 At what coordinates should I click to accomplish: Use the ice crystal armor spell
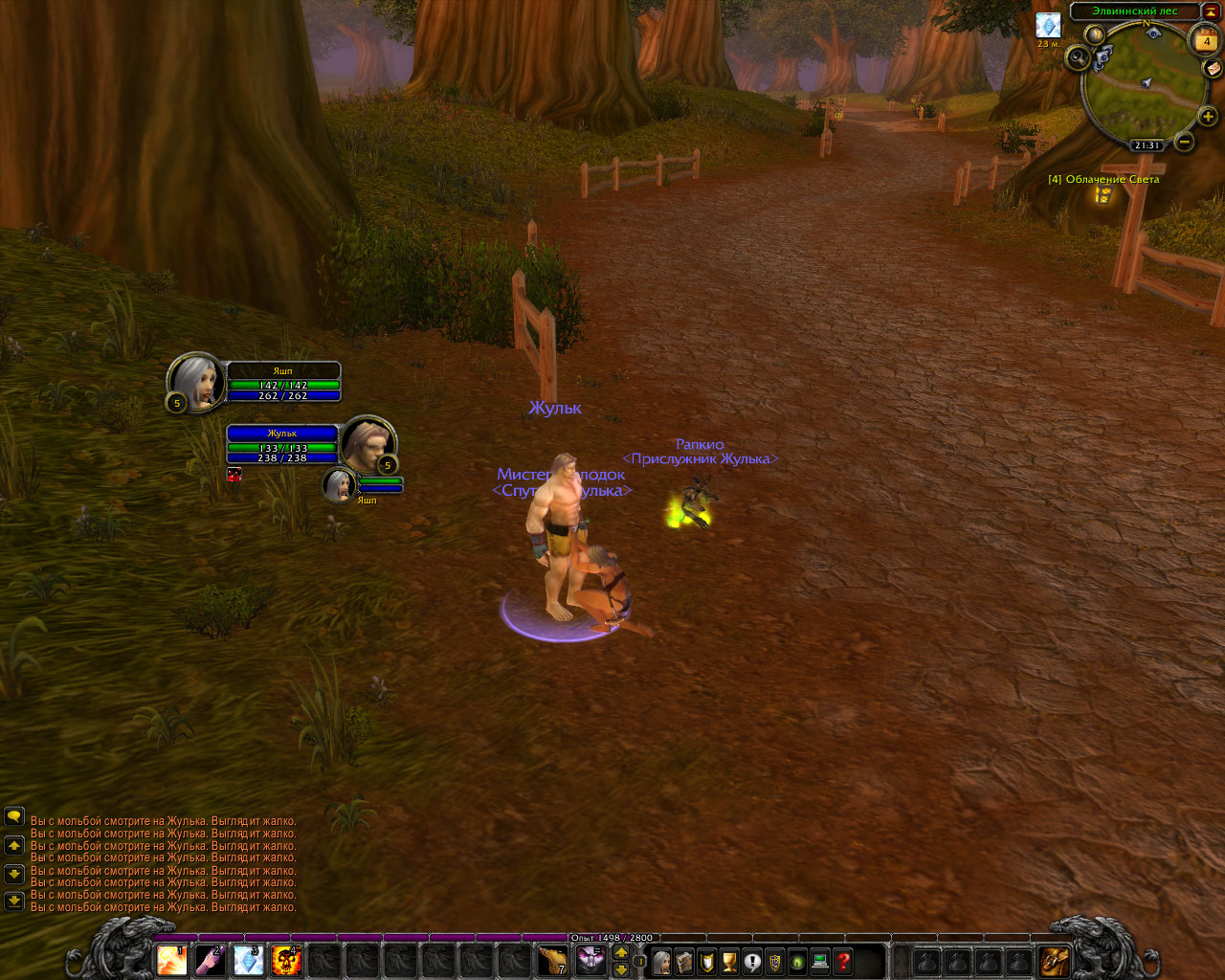pyautogui.click(x=249, y=959)
